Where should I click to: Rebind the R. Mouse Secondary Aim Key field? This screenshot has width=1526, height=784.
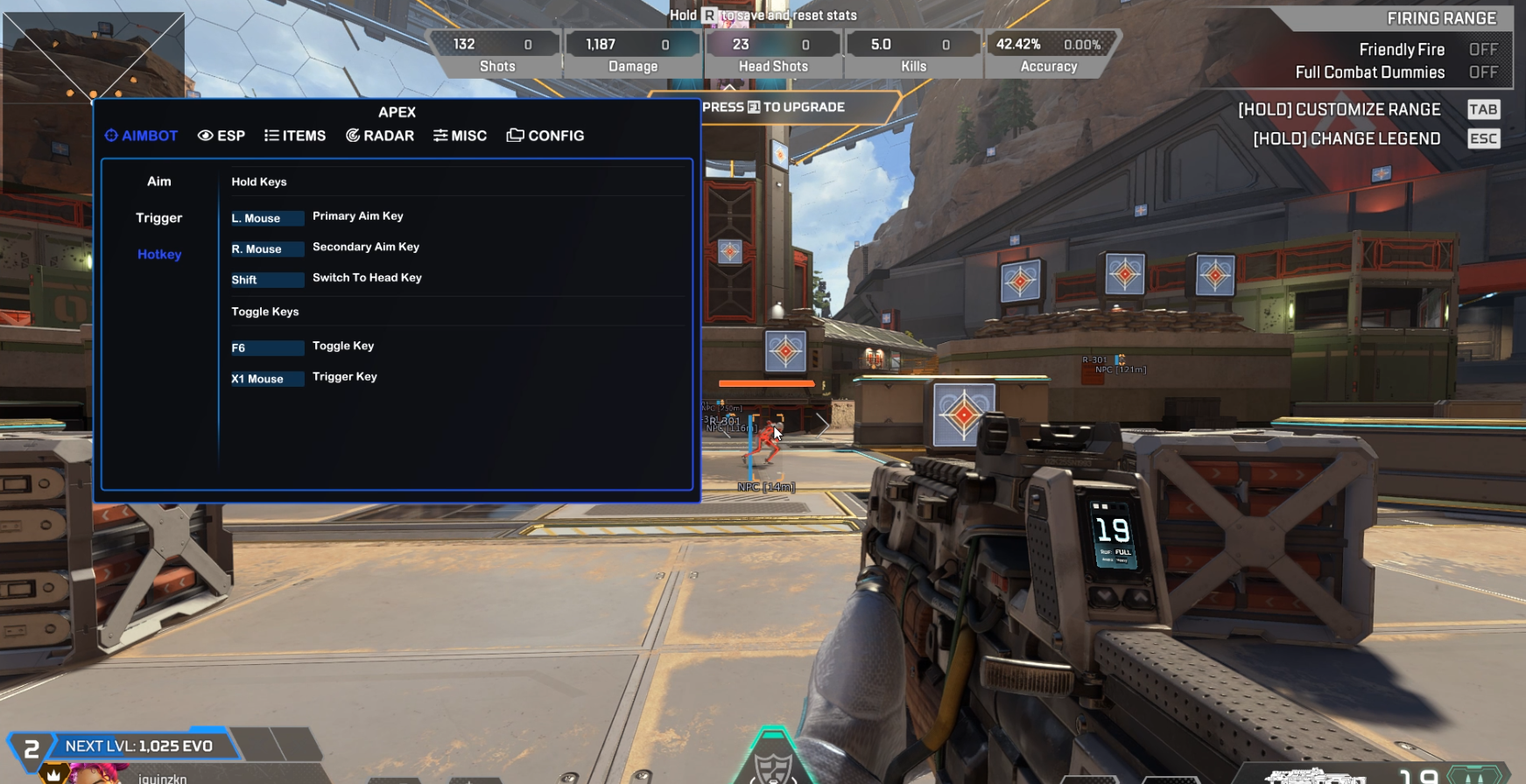(x=267, y=249)
